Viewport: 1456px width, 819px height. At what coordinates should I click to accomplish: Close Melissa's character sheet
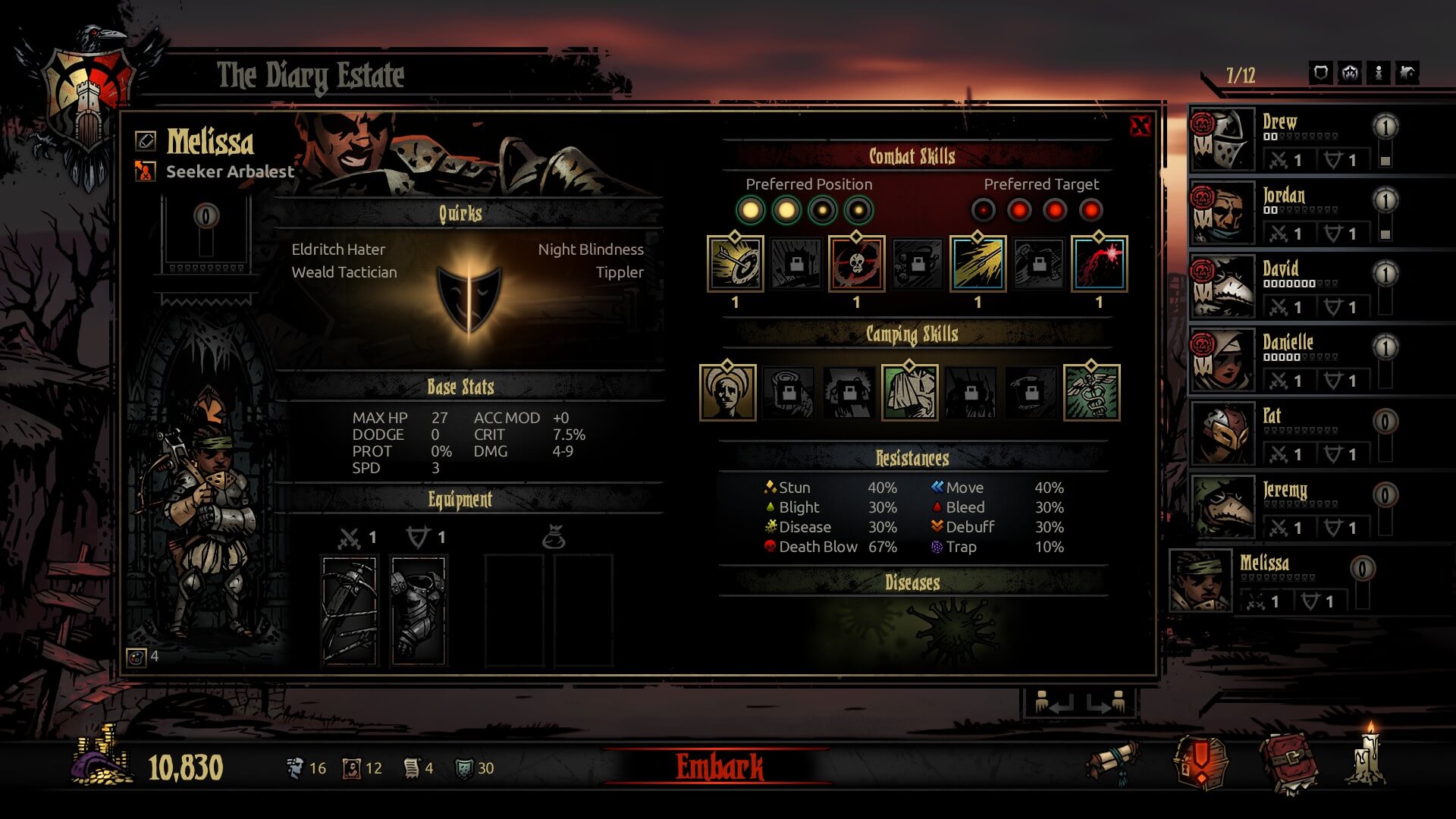[1140, 127]
